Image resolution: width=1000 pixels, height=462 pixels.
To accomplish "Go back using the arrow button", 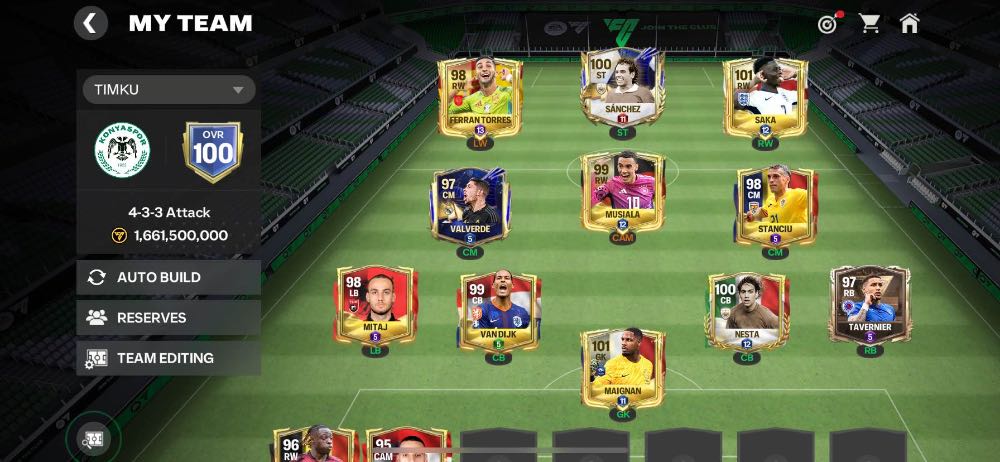I will [x=90, y=23].
